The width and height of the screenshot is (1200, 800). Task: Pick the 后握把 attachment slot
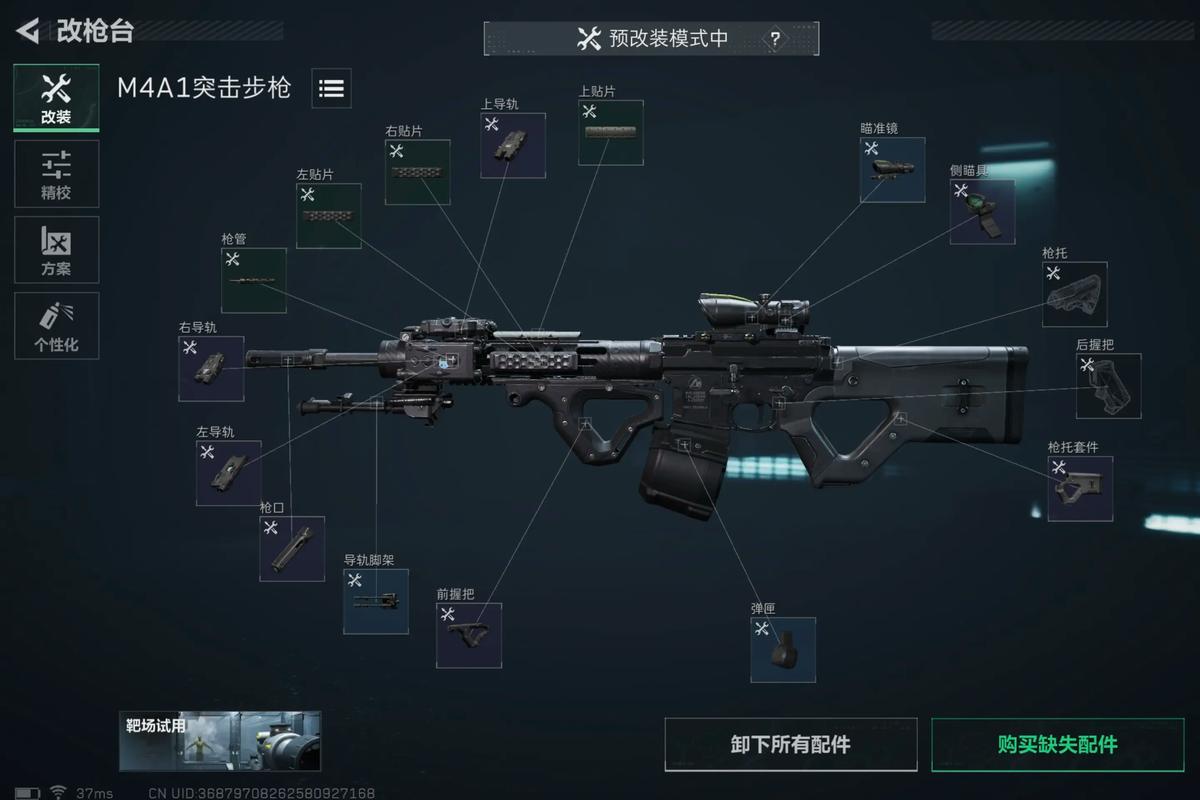(x=1108, y=386)
